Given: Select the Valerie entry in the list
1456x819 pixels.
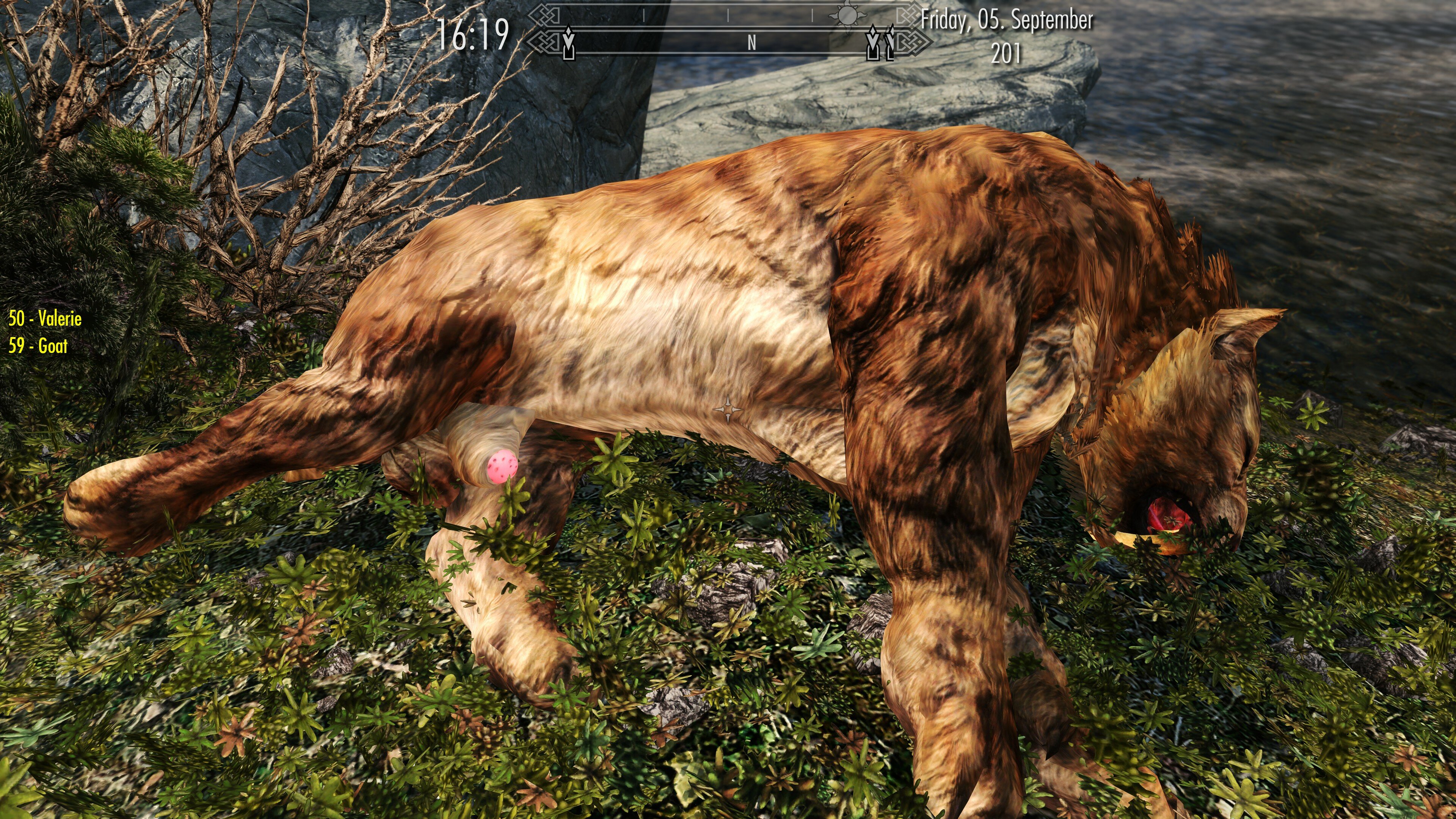Looking at the screenshot, I should 45,319.
